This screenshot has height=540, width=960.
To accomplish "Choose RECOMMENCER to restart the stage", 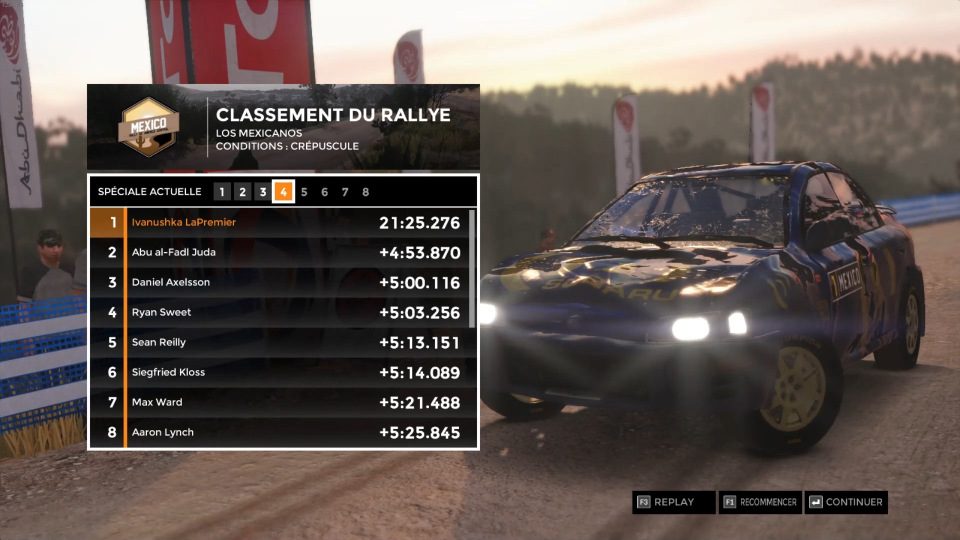I will (760, 502).
